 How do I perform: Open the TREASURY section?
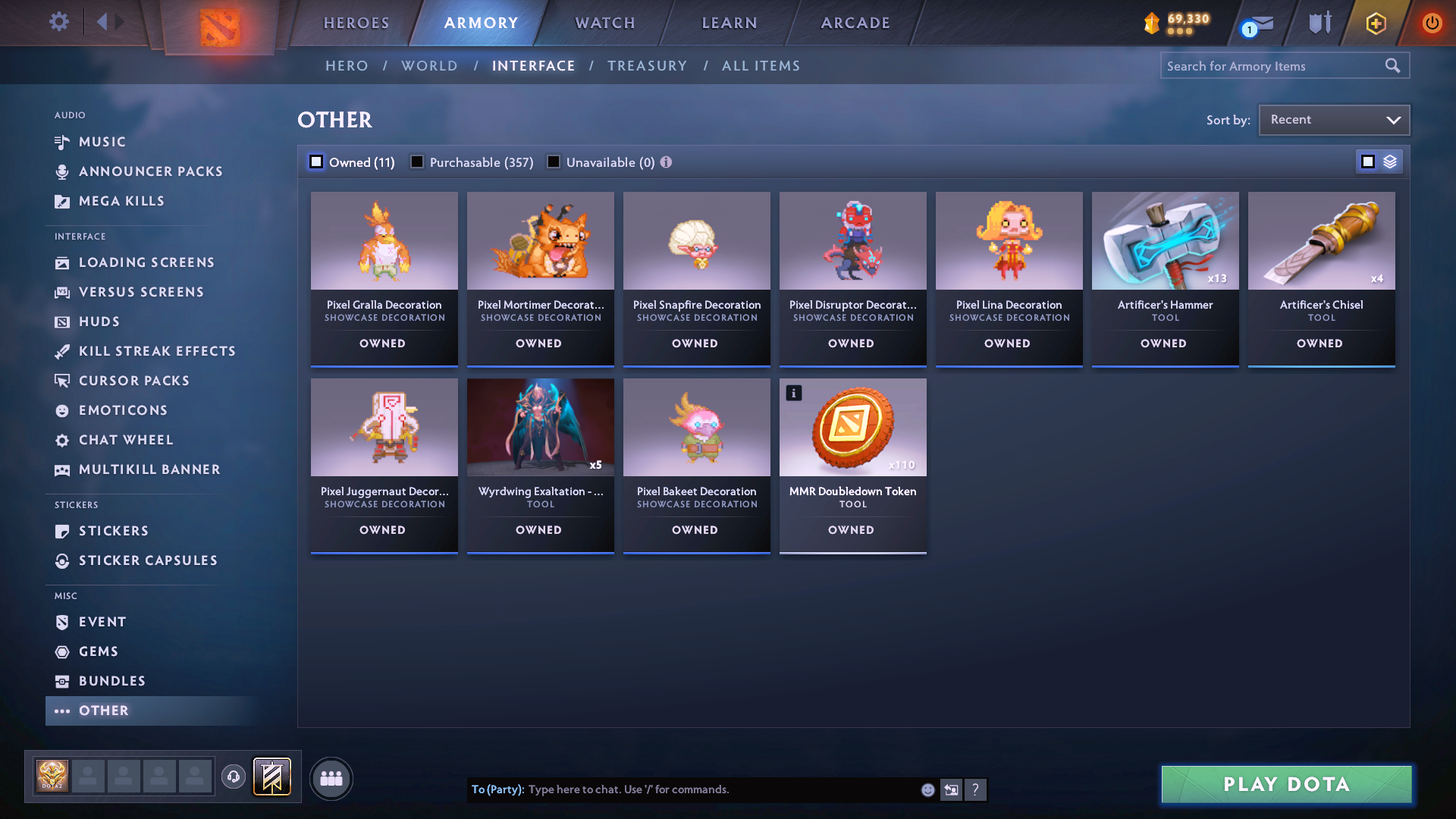click(x=647, y=66)
